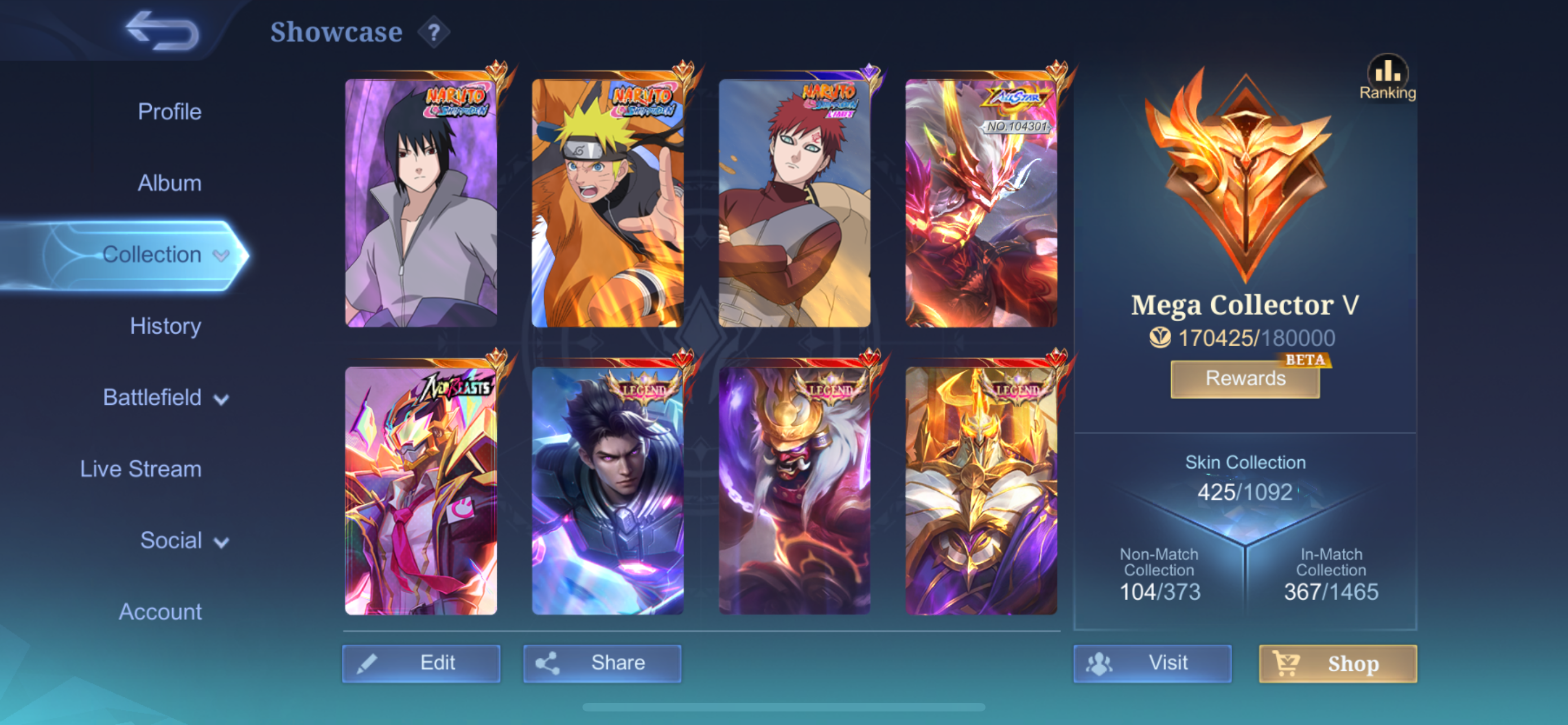Pick the All Star NO.104301 skin card
Viewport: 1568px width, 725px height.
981,203
